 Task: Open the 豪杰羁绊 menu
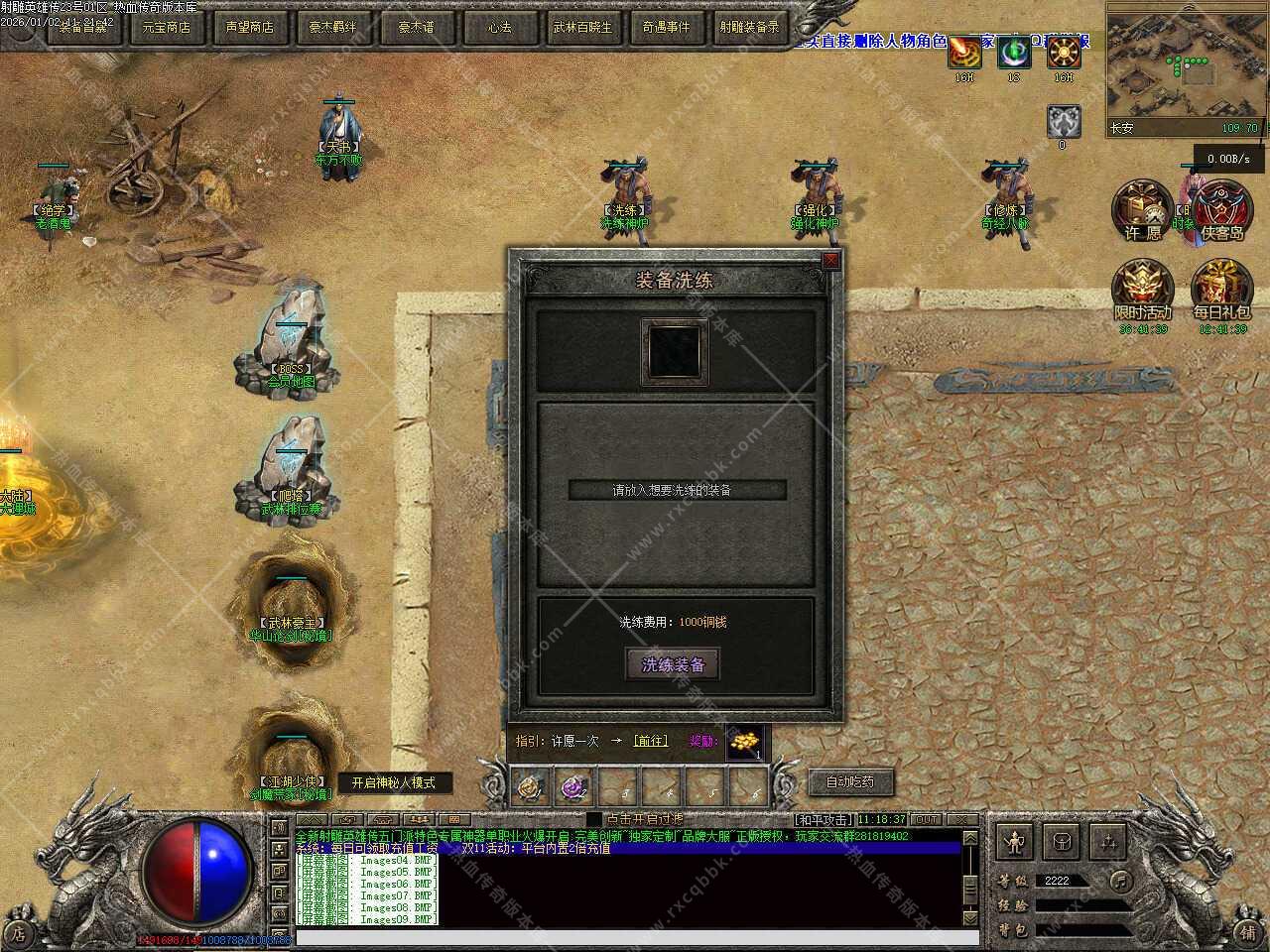tap(332, 27)
